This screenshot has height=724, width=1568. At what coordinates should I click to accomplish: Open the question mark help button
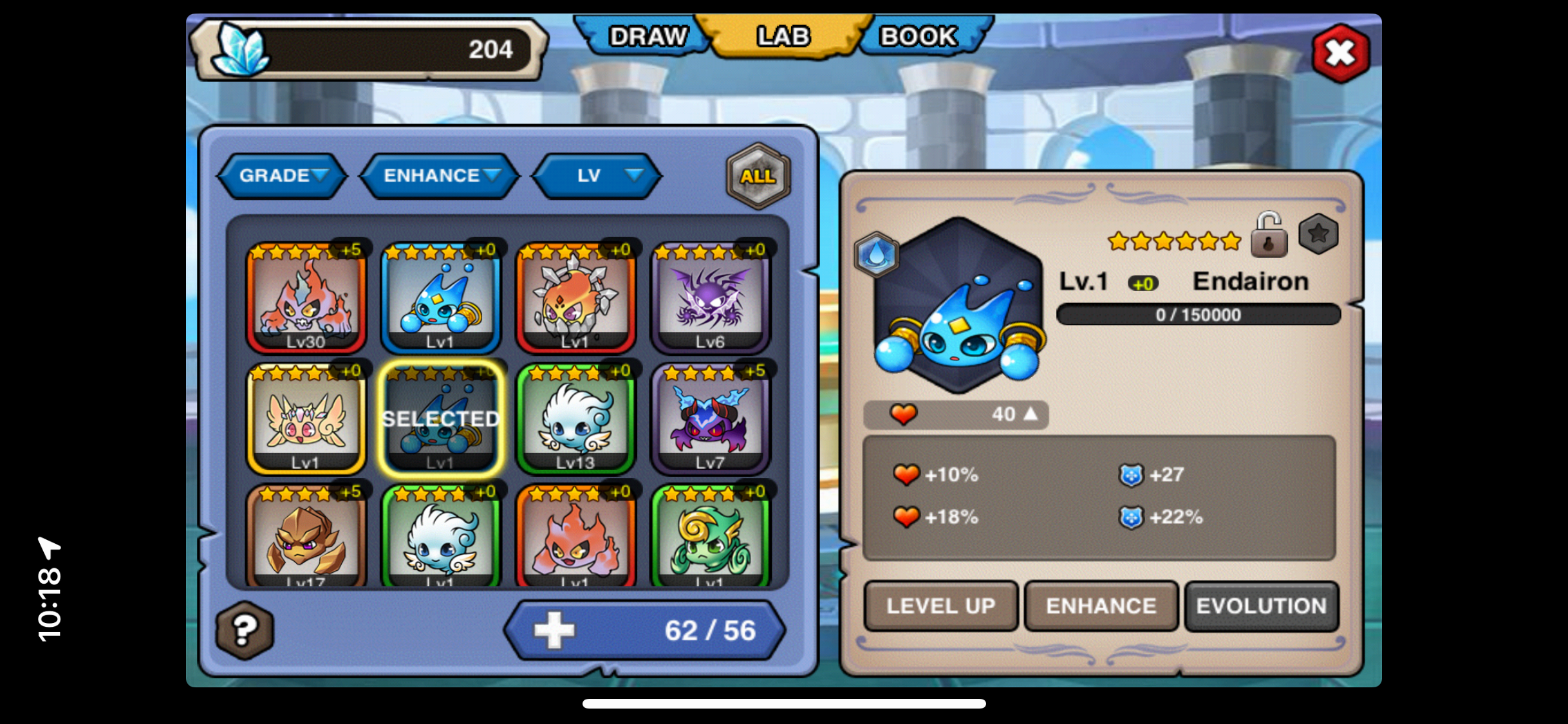[x=245, y=631]
